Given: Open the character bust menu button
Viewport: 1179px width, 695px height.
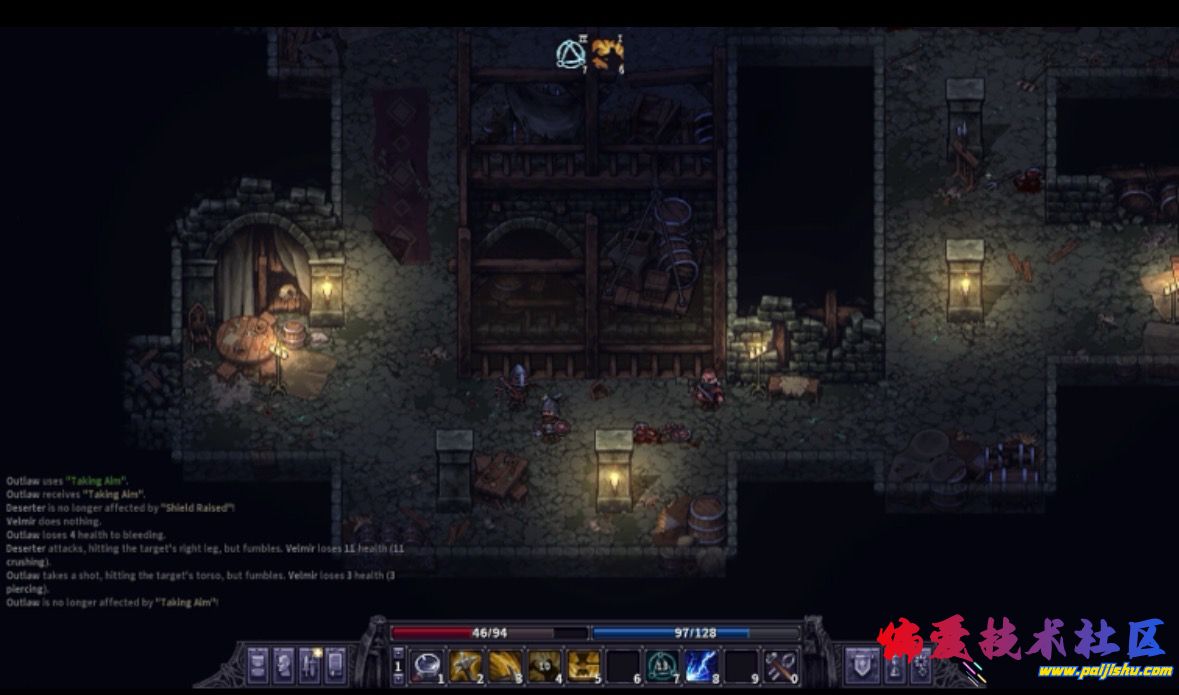Looking at the screenshot, I should [x=284, y=664].
